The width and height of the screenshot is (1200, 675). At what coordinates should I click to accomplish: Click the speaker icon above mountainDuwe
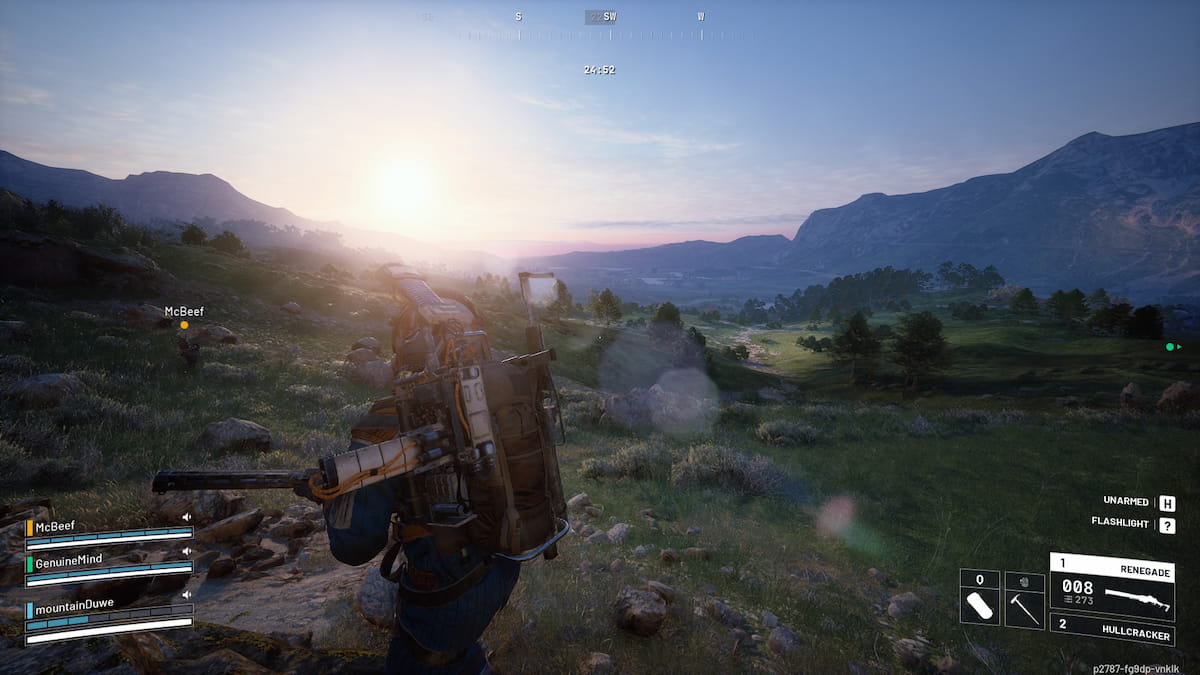point(187,594)
